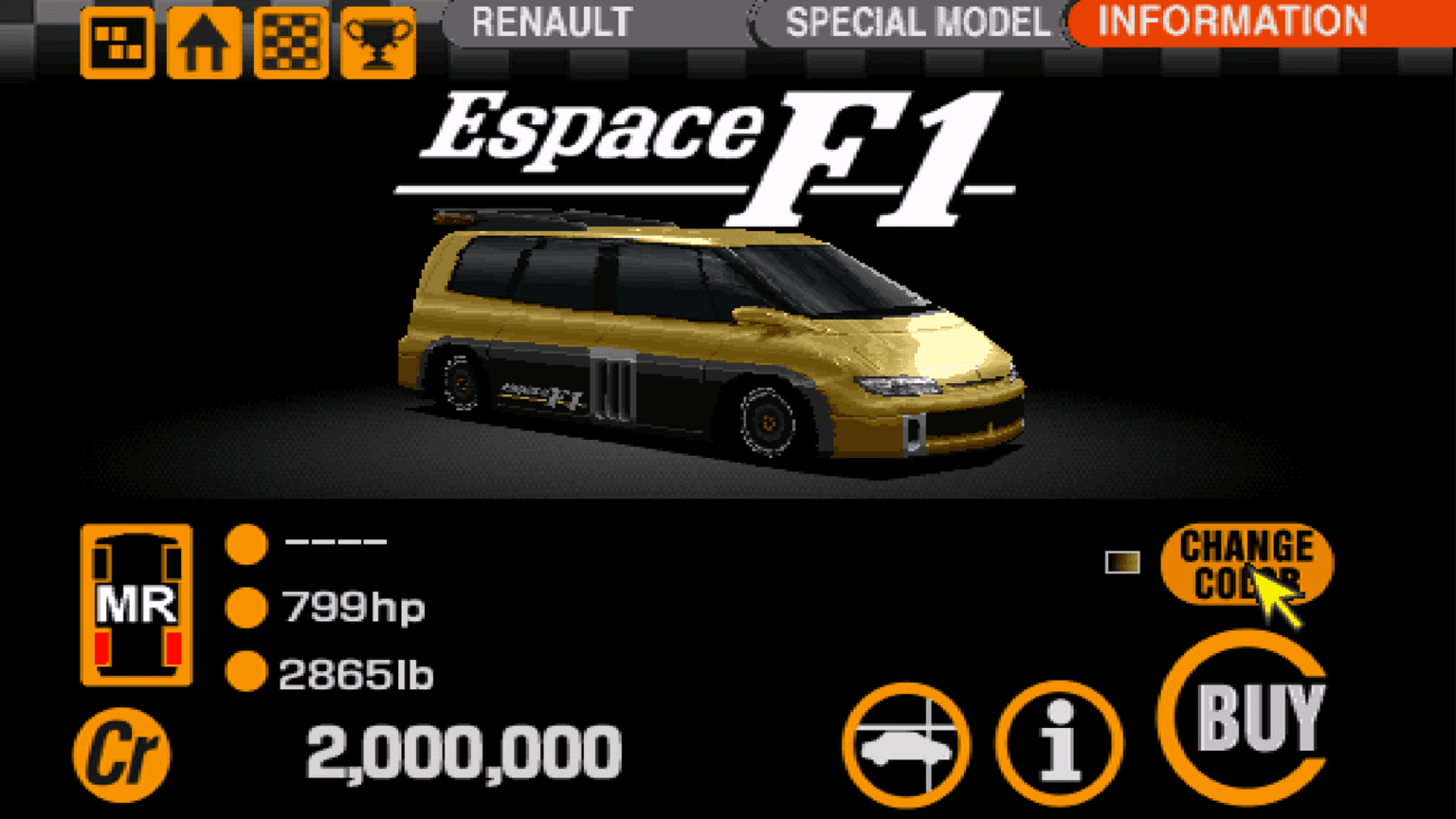Viewport: 1456px width, 819px height.
Task: Click the 2,000,000 price display
Action: pyautogui.click(x=463, y=752)
